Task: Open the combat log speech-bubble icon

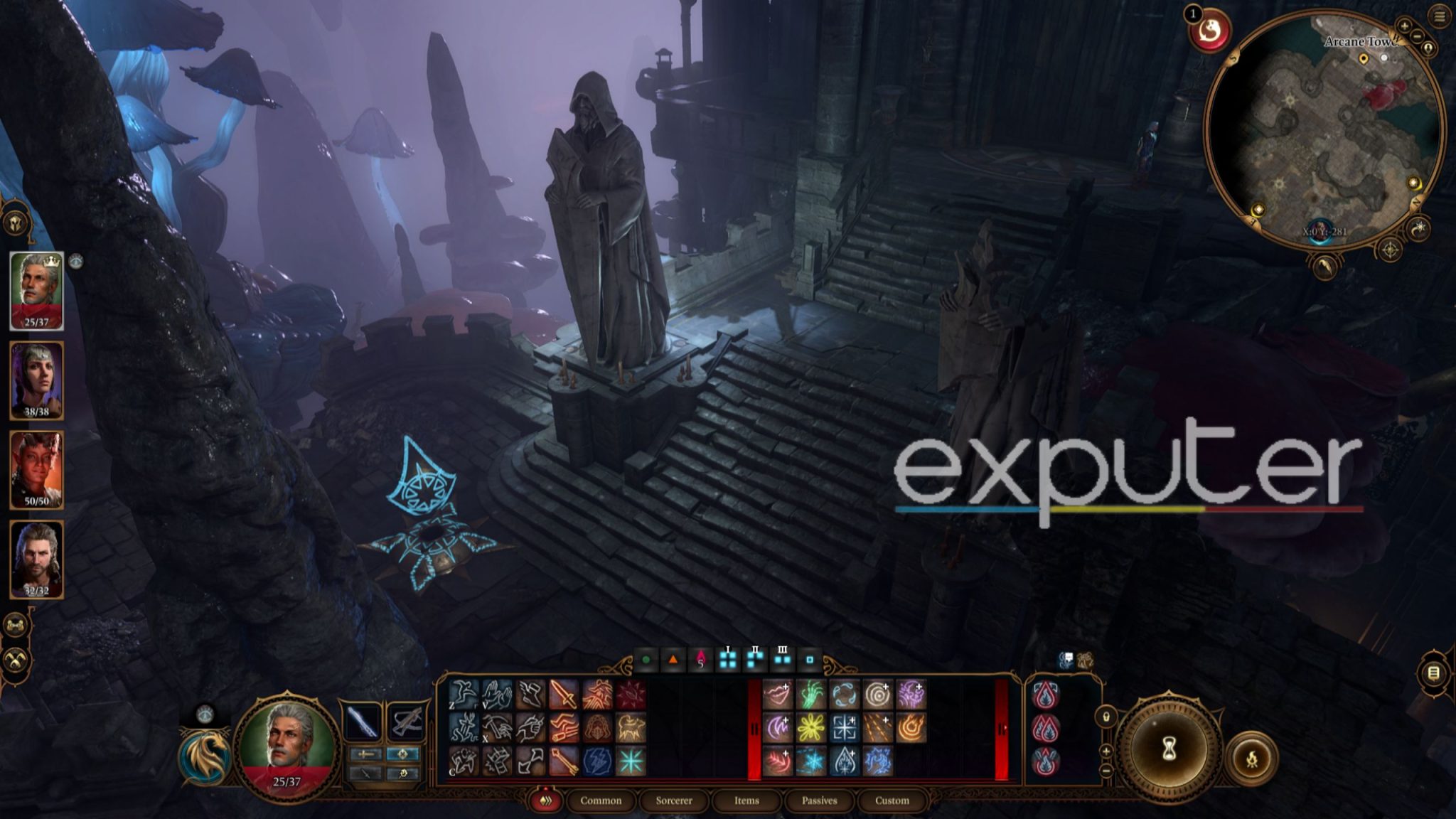Action: (1068, 658)
